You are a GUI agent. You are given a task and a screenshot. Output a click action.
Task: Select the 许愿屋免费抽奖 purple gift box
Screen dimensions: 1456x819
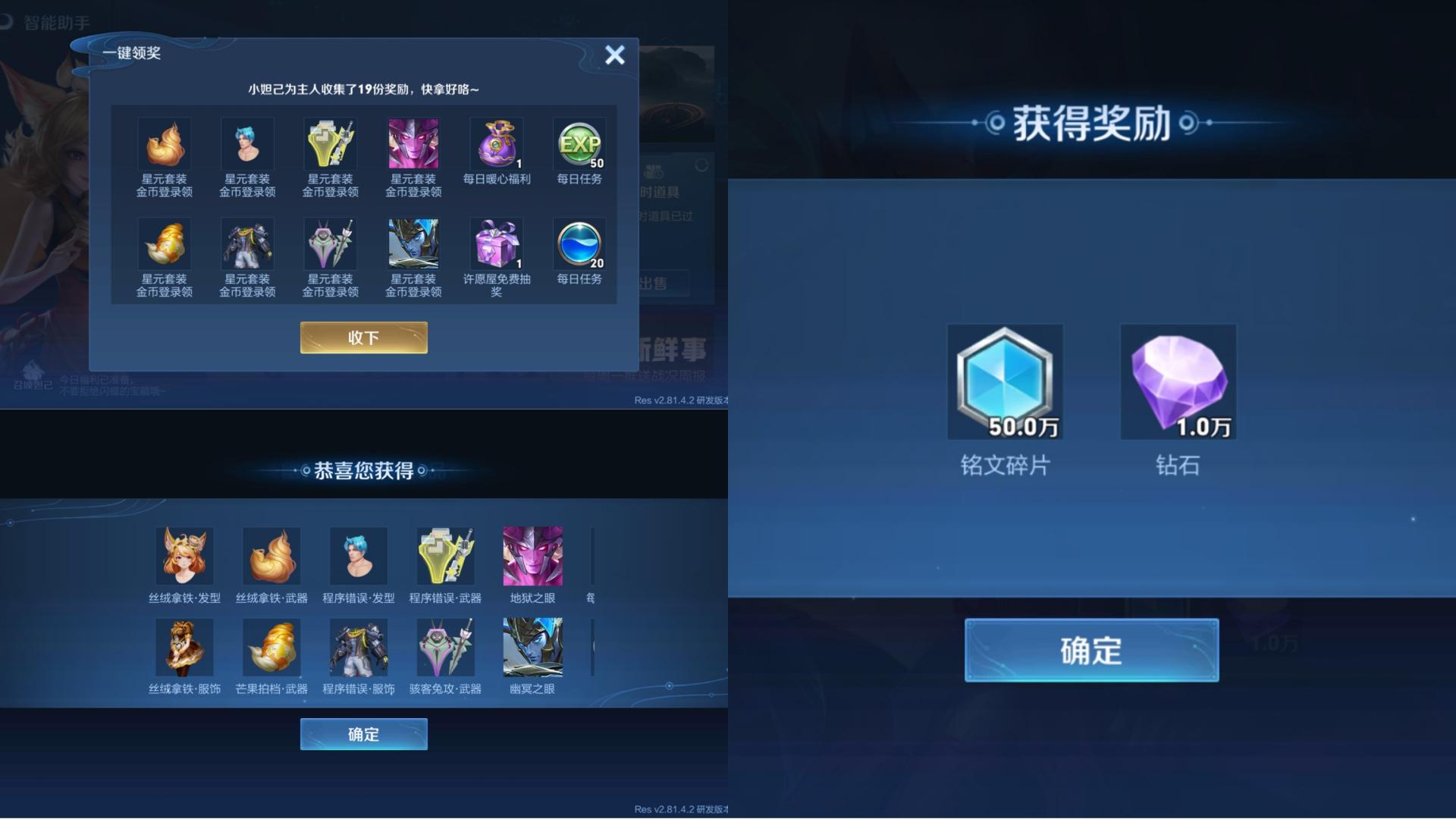pyautogui.click(x=496, y=244)
